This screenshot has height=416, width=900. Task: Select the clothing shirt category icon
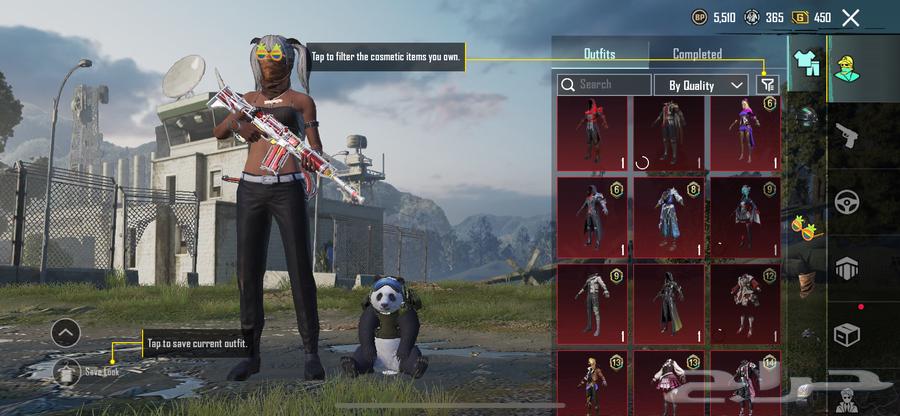coord(806,63)
